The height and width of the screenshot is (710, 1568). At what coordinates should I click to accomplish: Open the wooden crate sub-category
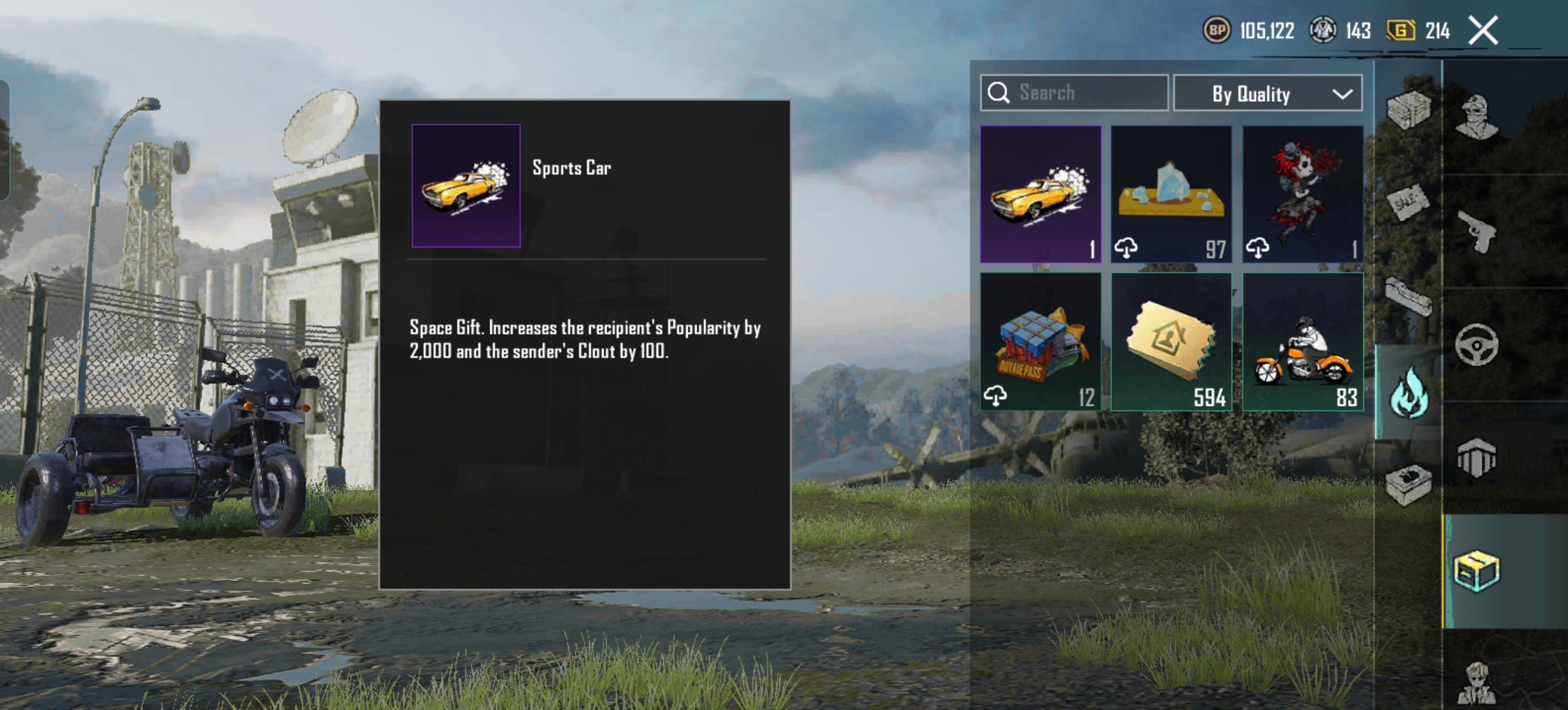pos(1408,110)
